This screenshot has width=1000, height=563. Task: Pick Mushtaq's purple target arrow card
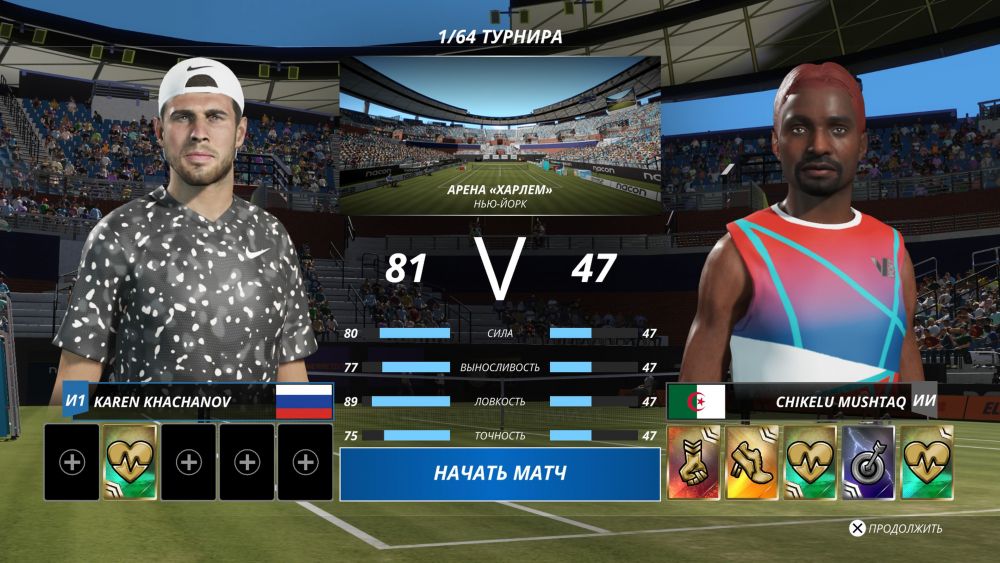point(867,462)
